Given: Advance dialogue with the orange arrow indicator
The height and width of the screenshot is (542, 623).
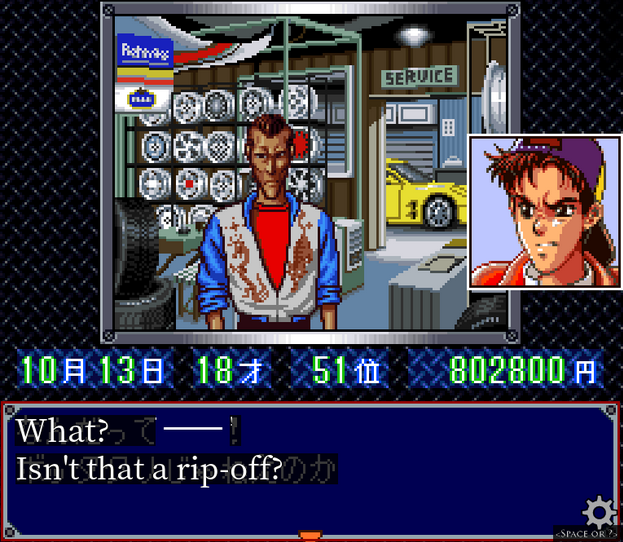Looking at the screenshot, I should tap(310, 536).
